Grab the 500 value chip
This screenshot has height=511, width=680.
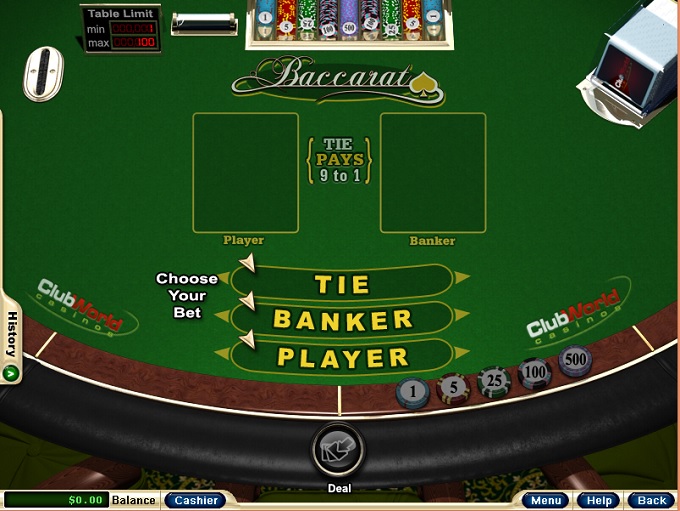tap(575, 360)
